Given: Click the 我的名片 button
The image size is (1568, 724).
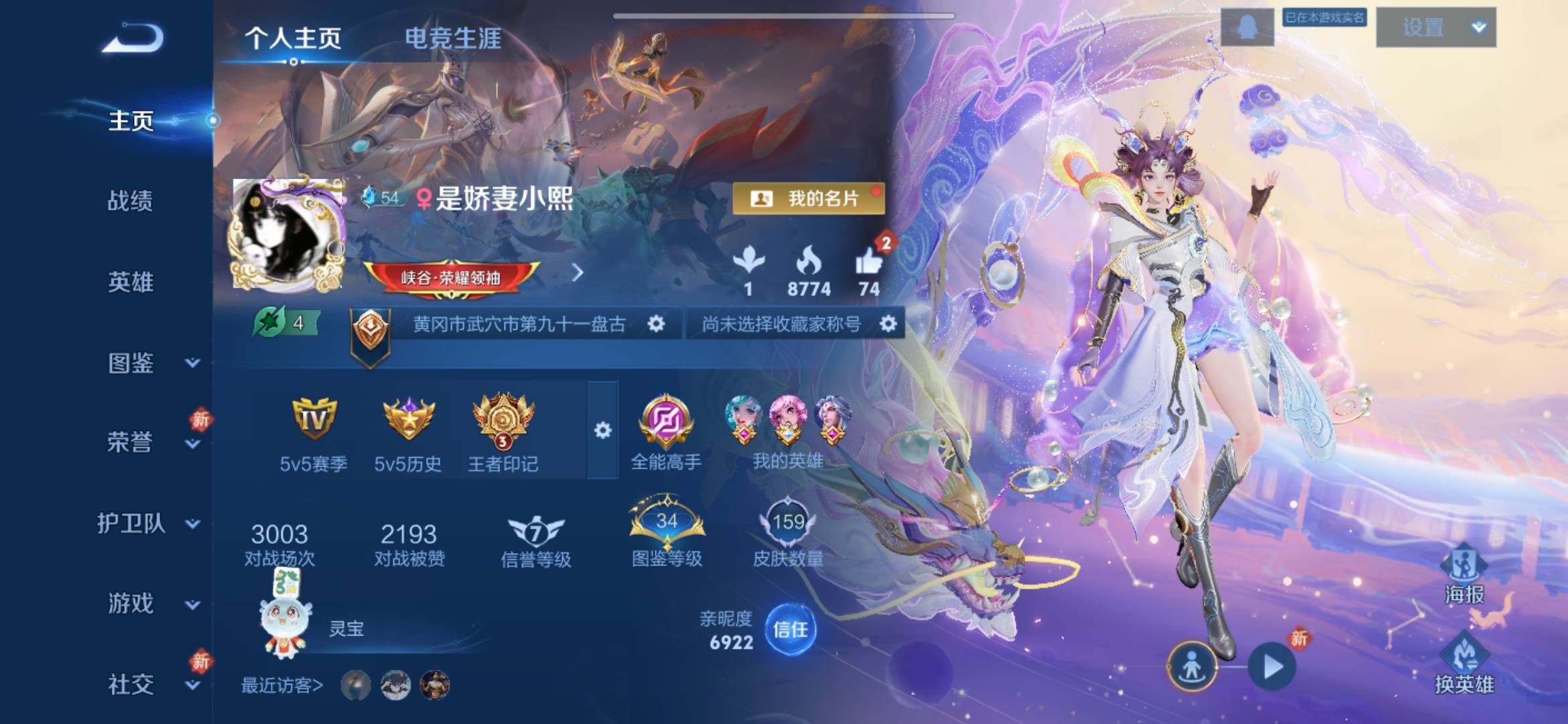Looking at the screenshot, I should point(809,198).
